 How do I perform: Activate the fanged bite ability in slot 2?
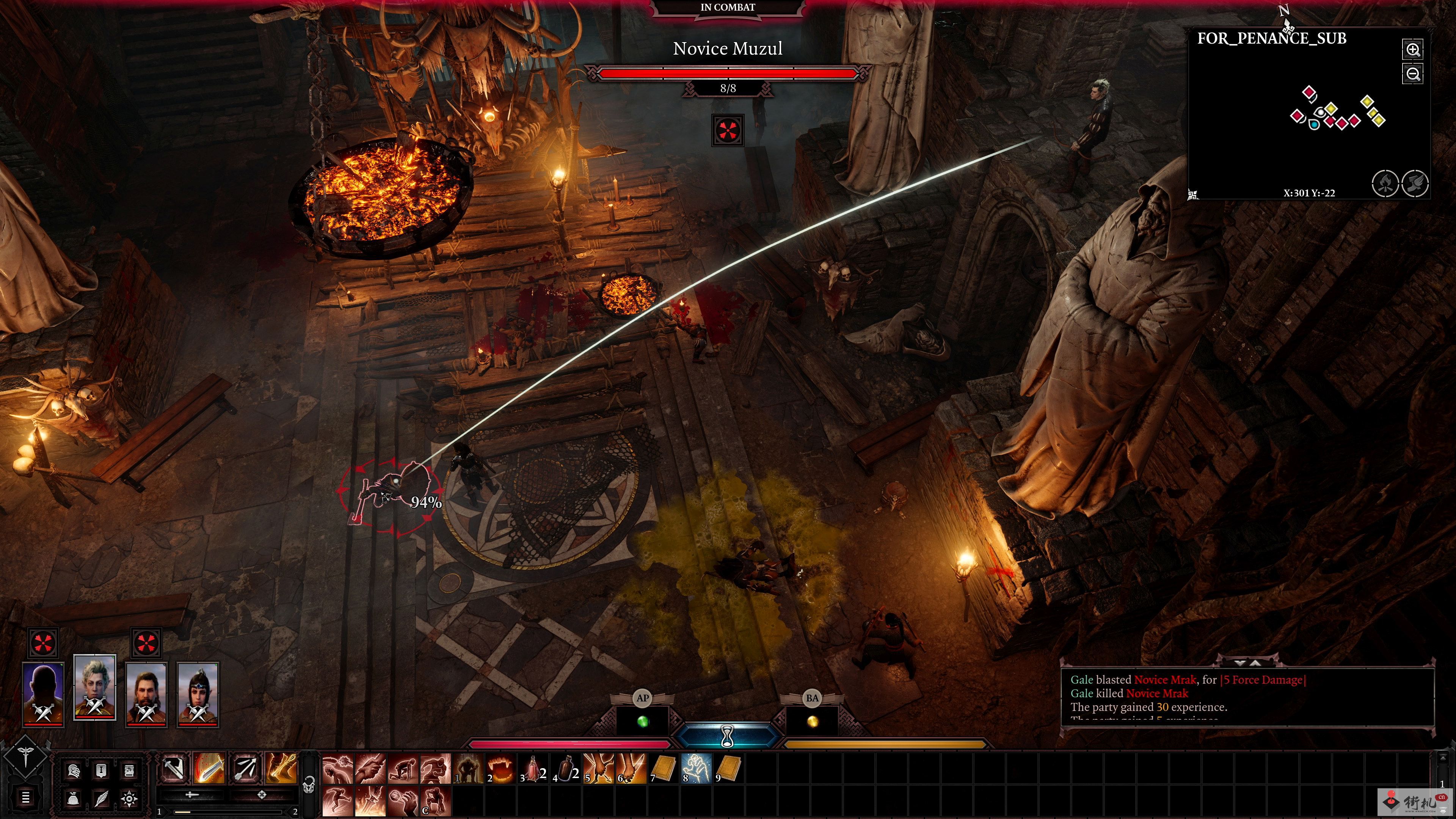(500, 769)
